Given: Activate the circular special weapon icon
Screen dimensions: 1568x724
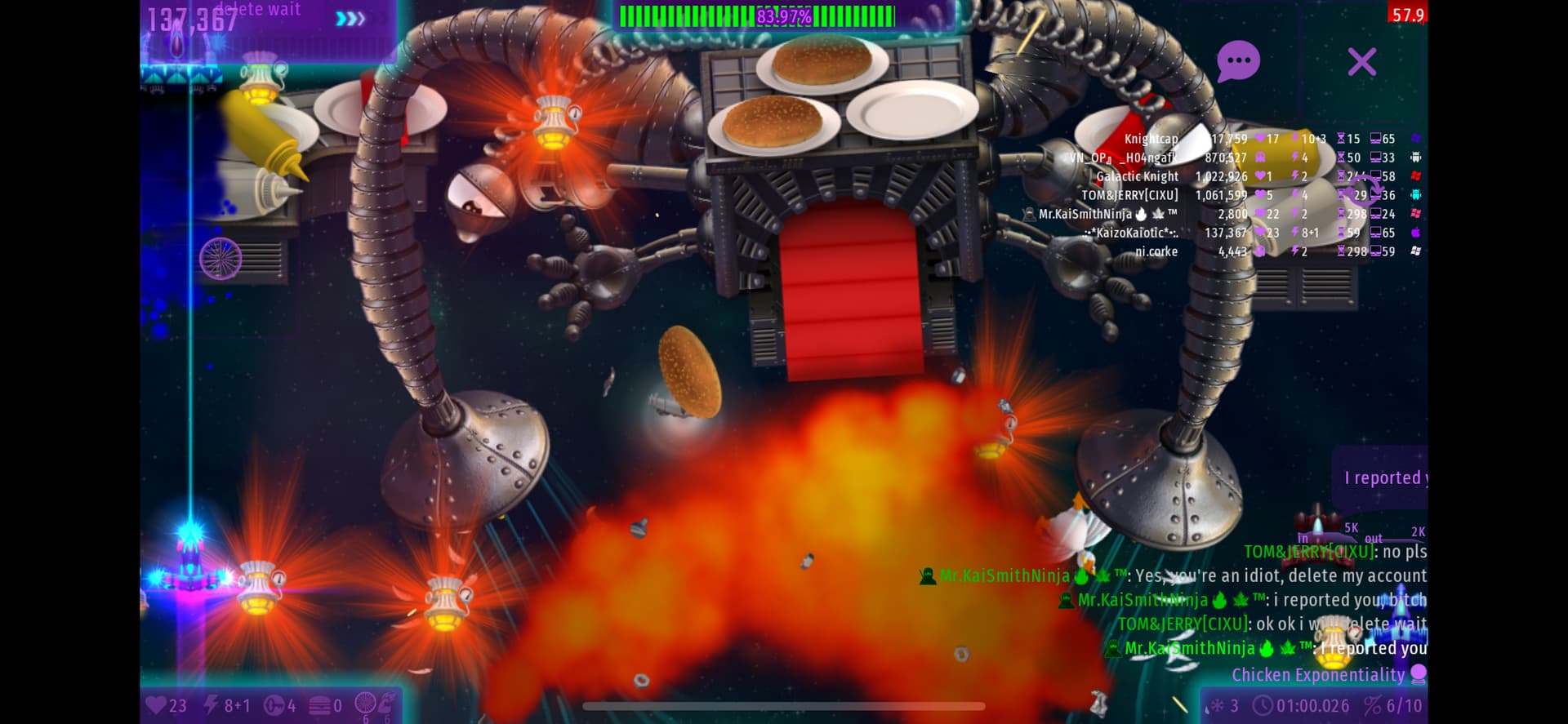Looking at the screenshot, I should 366,704.
